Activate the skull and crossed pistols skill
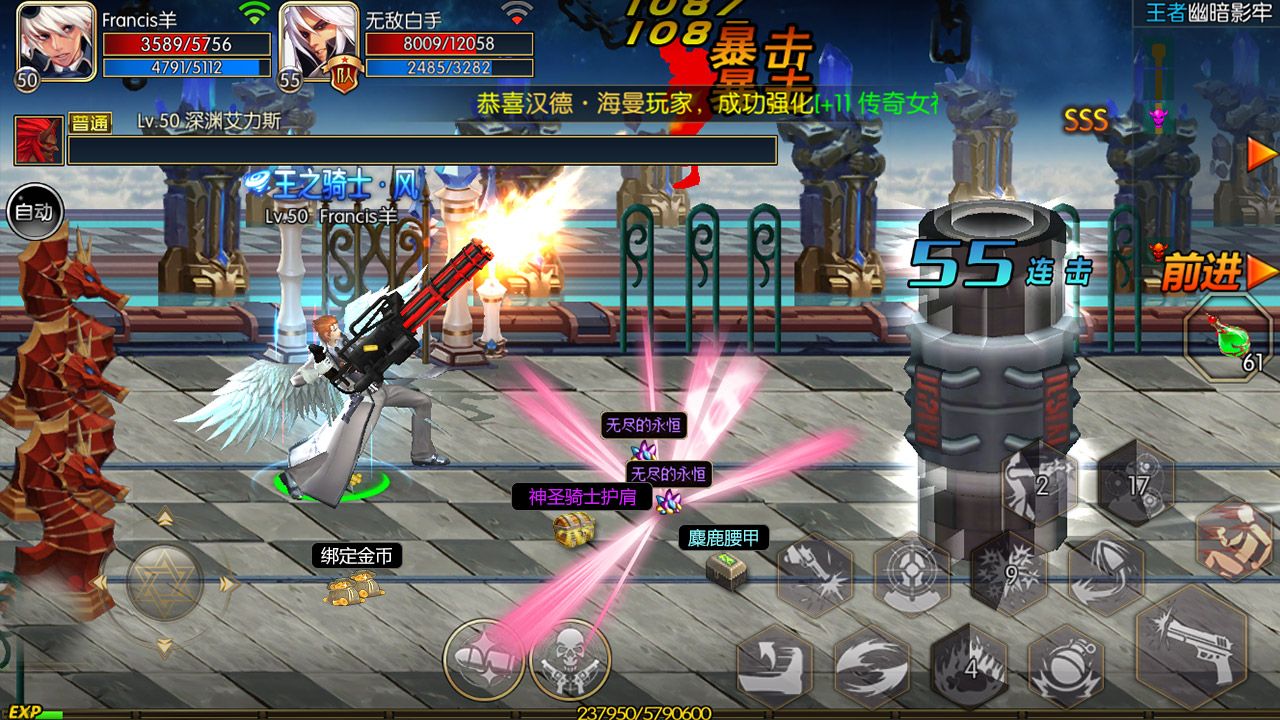The height and width of the screenshot is (720, 1280). point(570,660)
